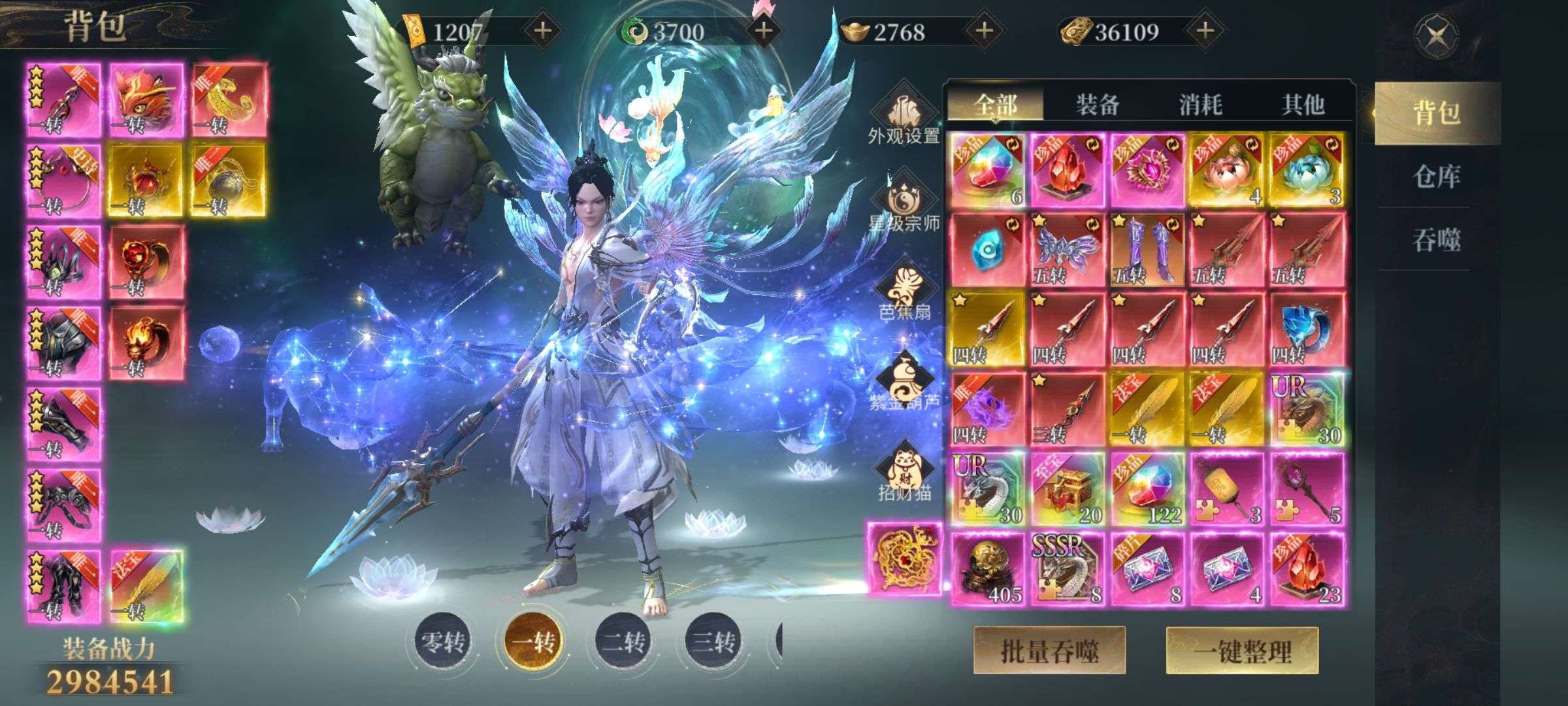Switch to the 装备 tab
Viewport: 1568px width, 706px height.
pyautogui.click(x=1098, y=105)
